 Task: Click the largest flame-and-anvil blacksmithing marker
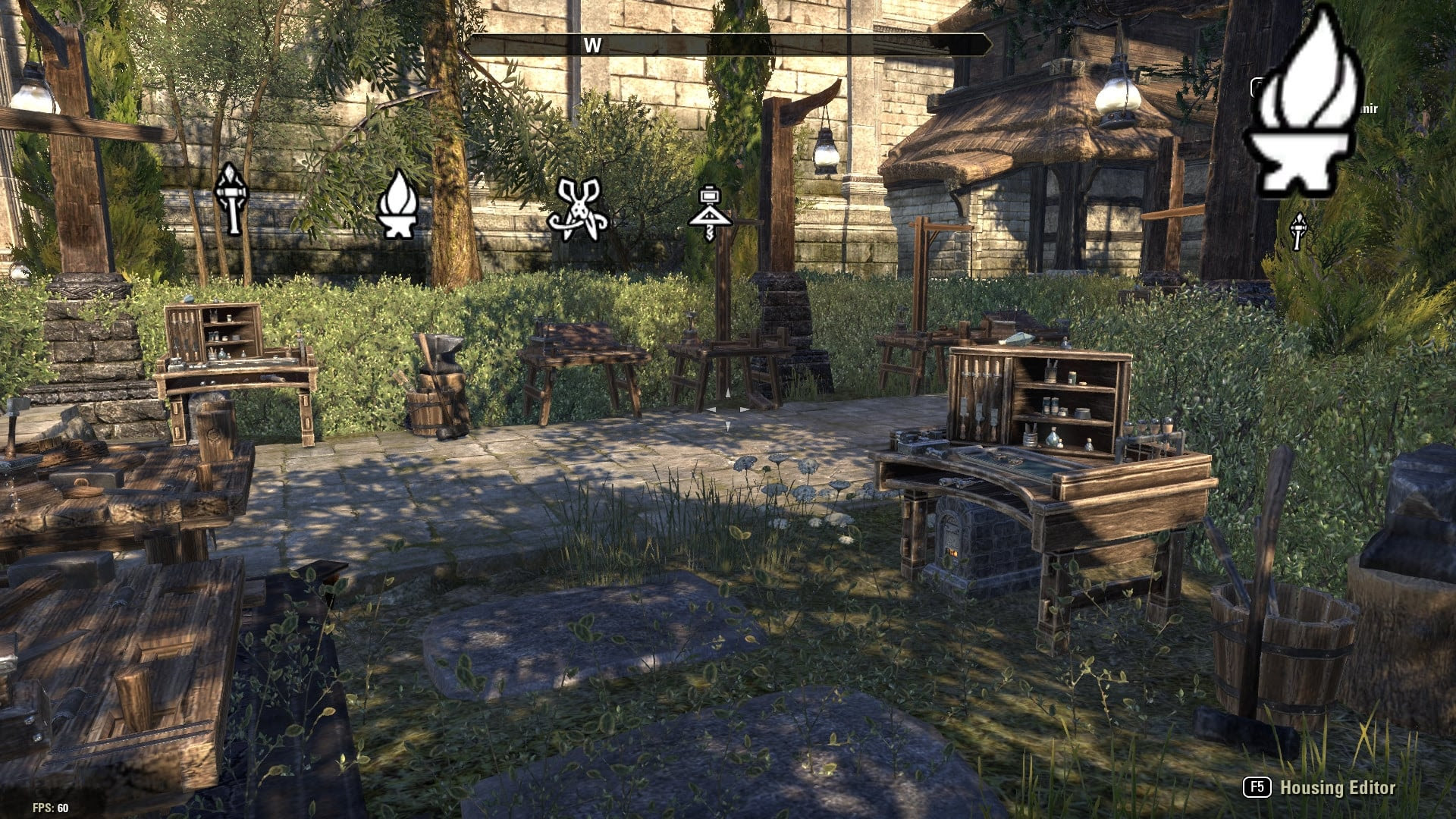coord(1305,105)
